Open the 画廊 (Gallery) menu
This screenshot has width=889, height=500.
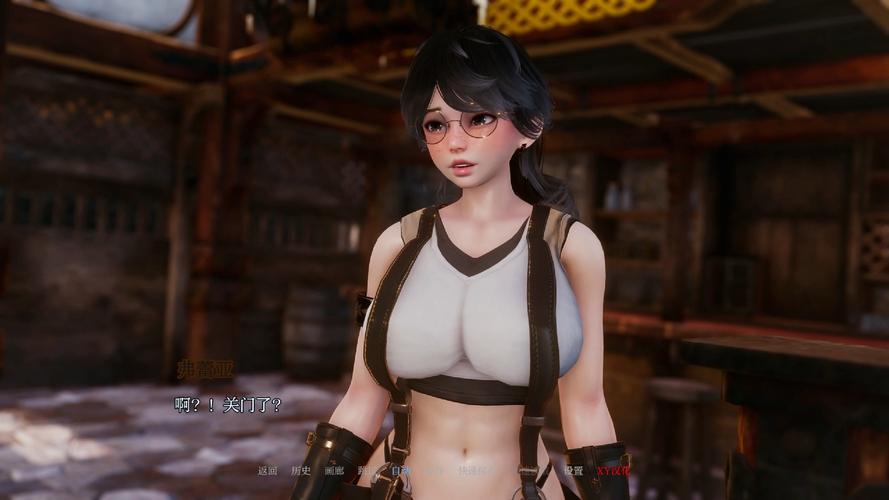[333, 471]
